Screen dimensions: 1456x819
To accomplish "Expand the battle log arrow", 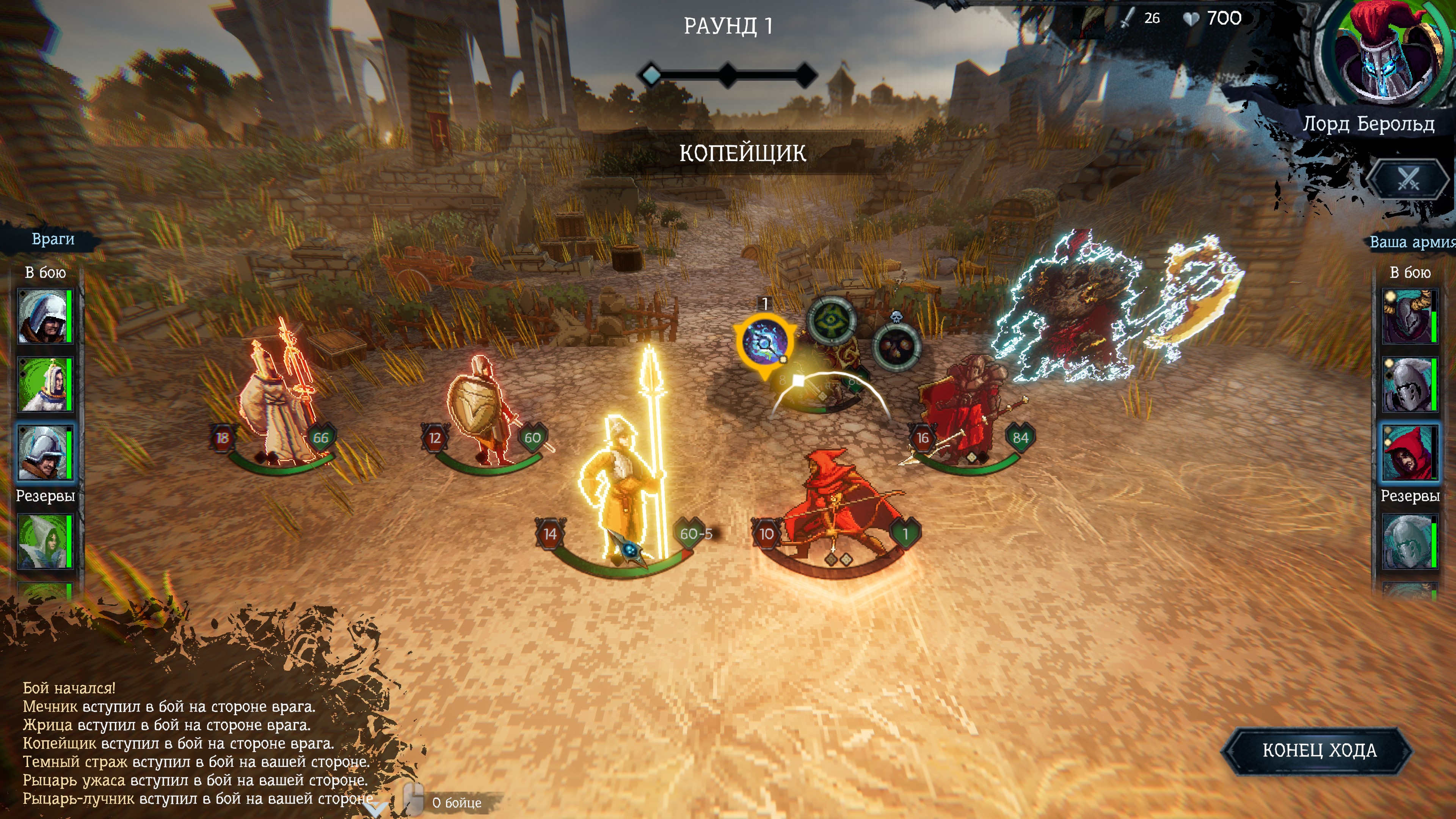I will point(375,808).
